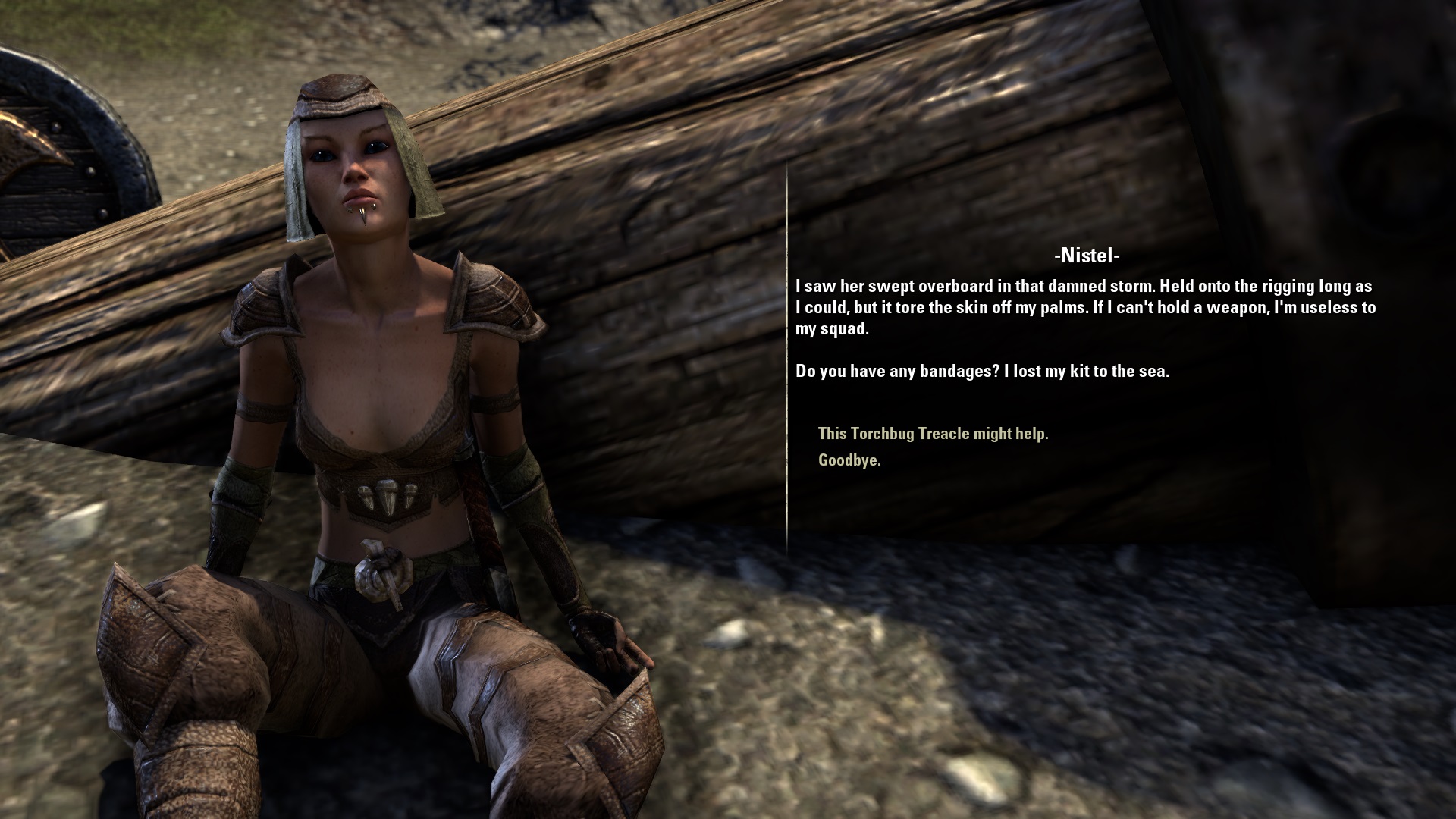Choose "This Torchbug Treacle might help." reply
The height and width of the screenshot is (819, 1456).
(x=933, y=434)
